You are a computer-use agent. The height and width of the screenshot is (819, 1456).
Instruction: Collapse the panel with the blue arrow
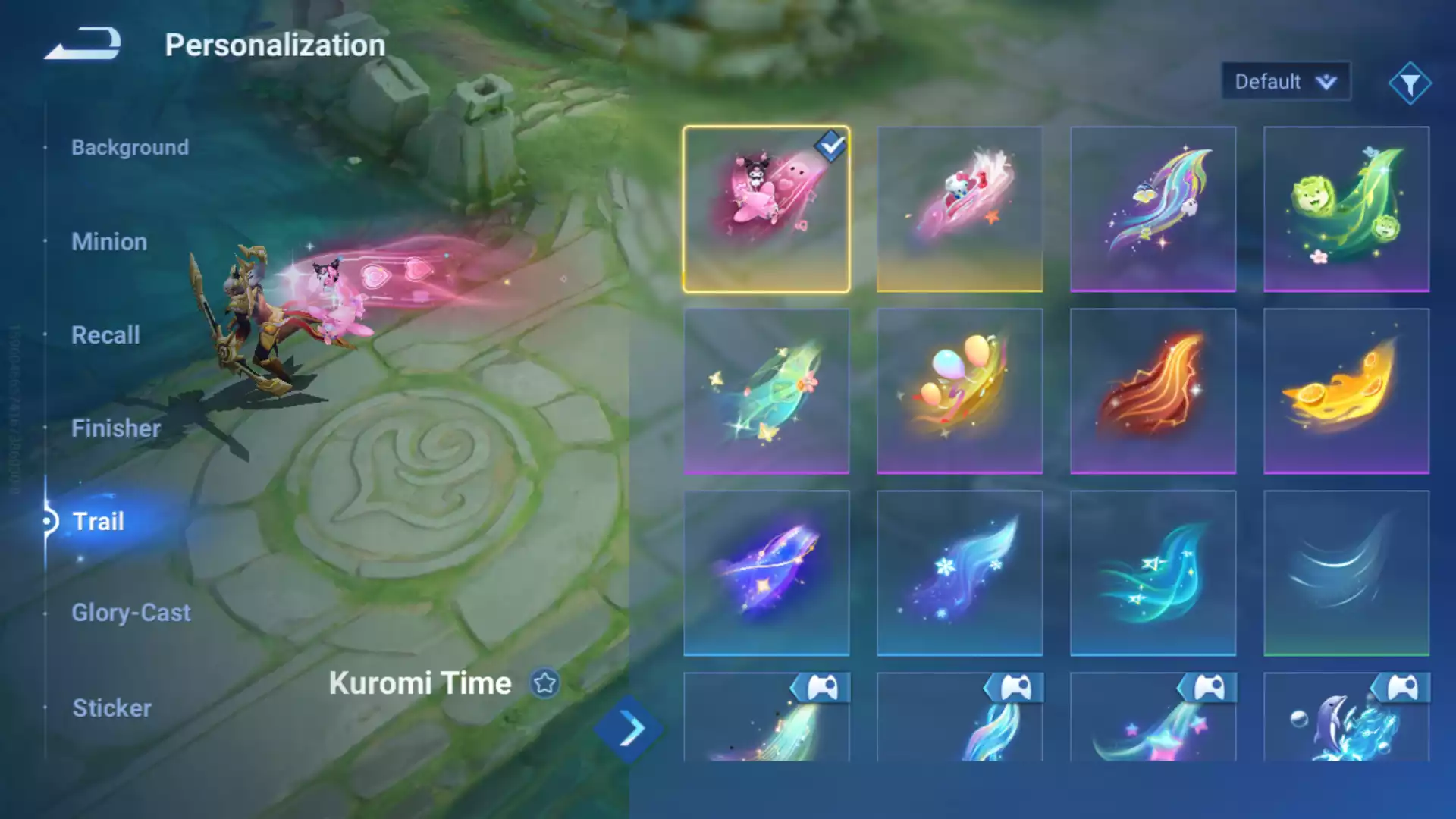(630, 730)
